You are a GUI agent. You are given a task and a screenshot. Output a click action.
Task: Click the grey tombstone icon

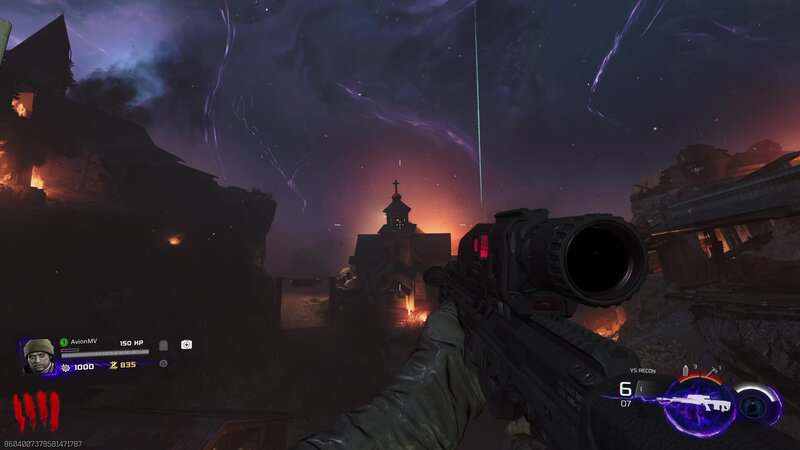point(163,345)
